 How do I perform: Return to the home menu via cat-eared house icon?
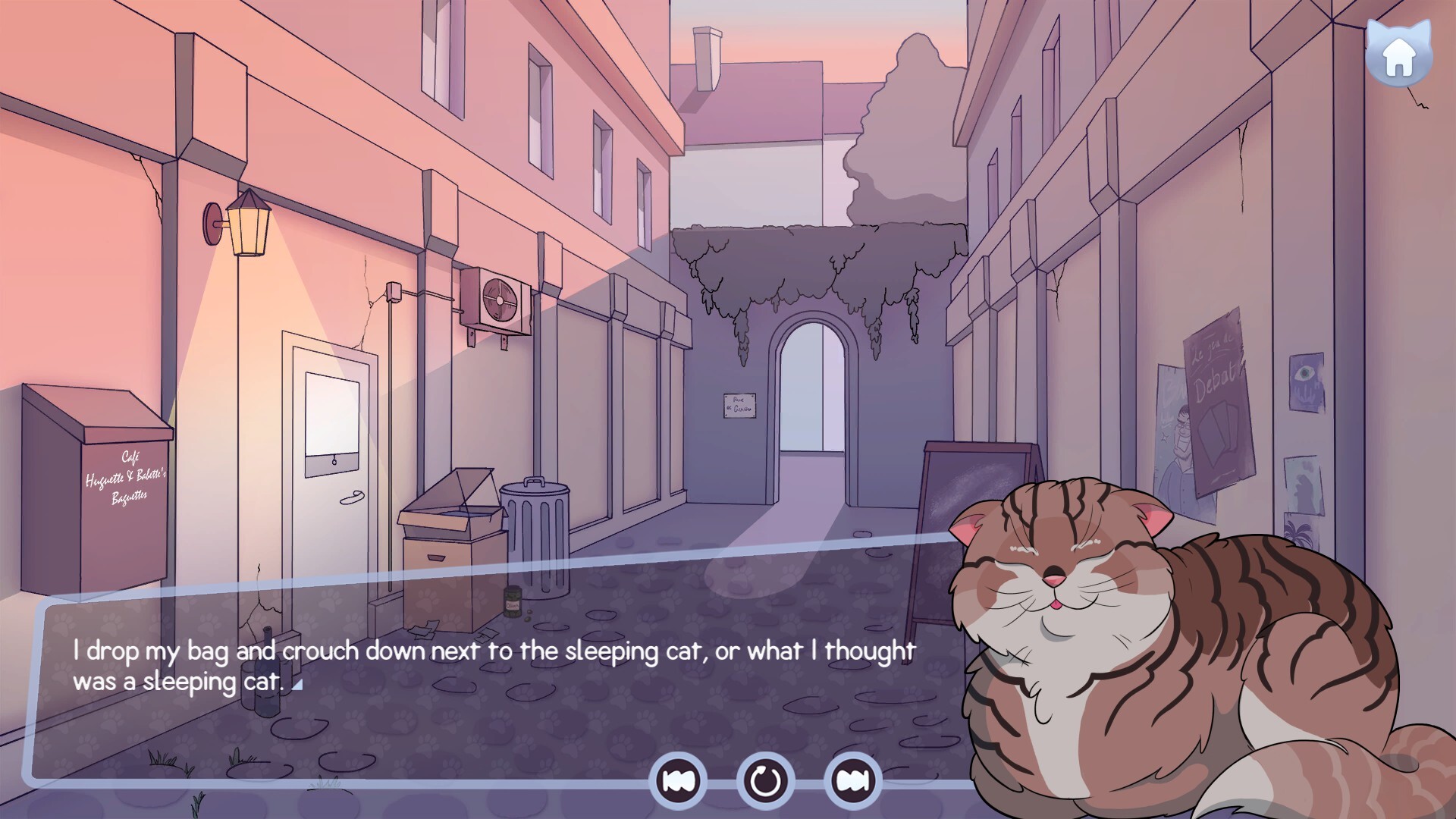click(x=1398, y=55)
